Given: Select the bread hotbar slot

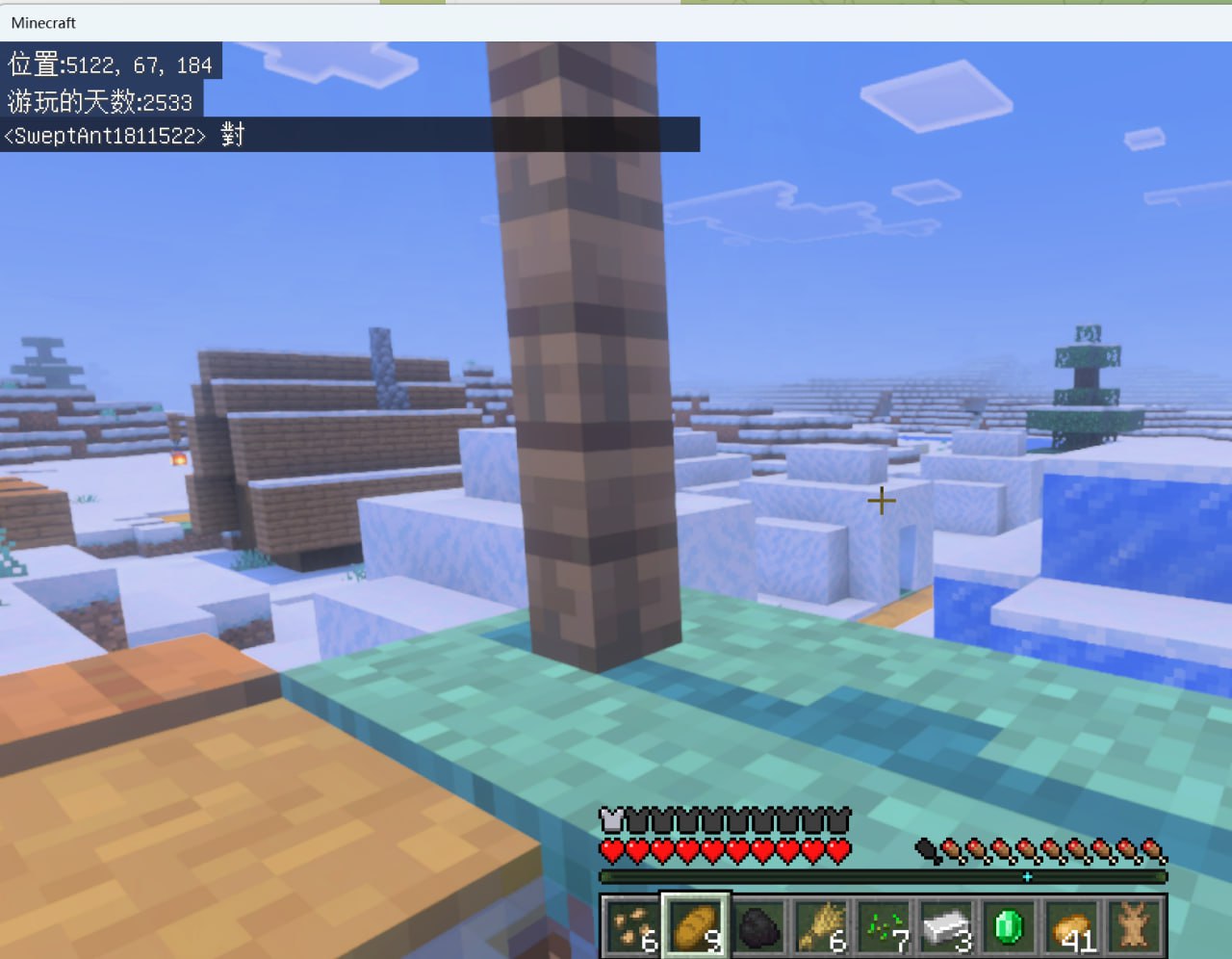Looking at the screenshot, I should click(x=695, y=926).
